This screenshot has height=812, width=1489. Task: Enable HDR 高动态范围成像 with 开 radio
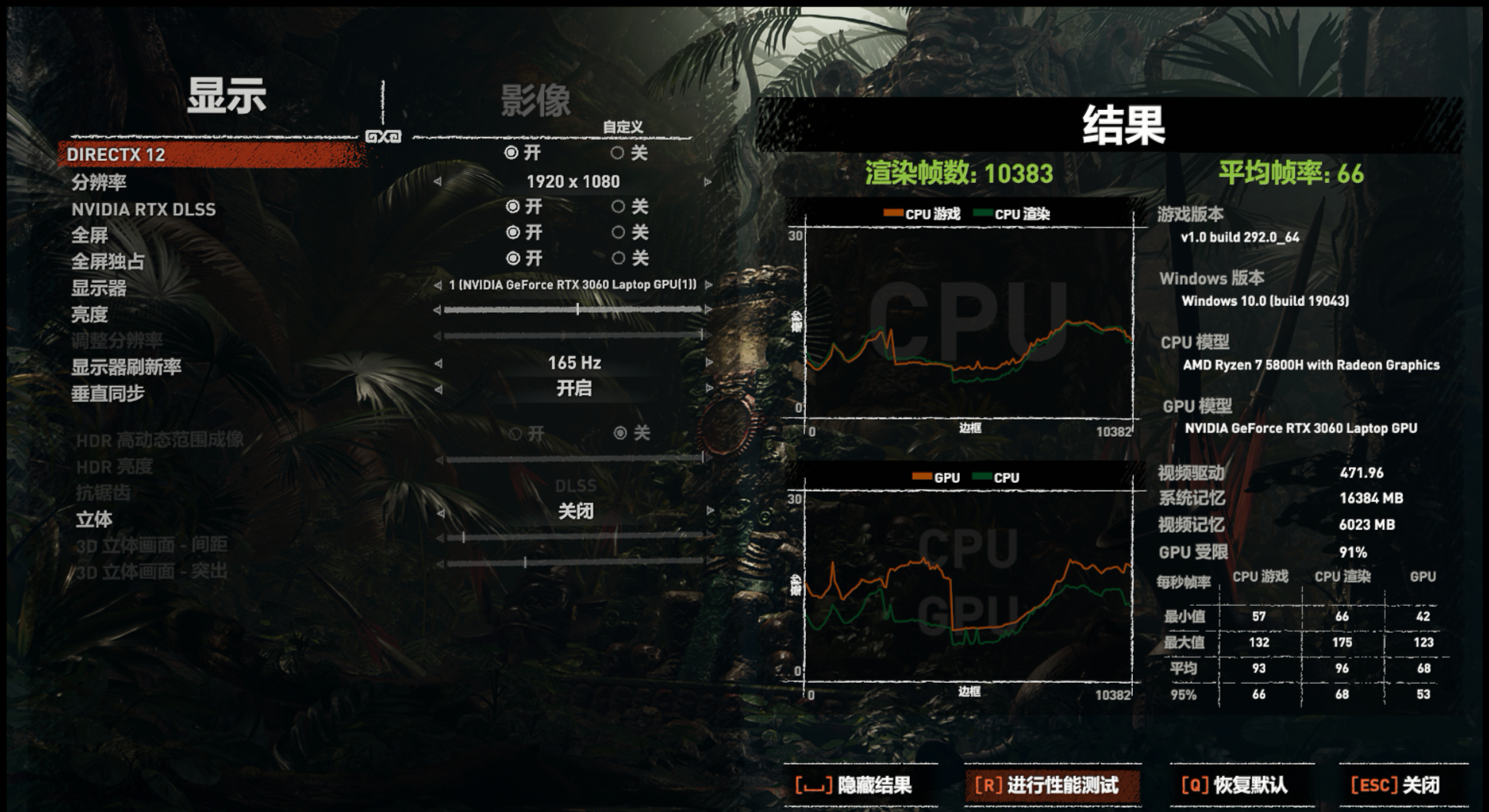point(516,434)
